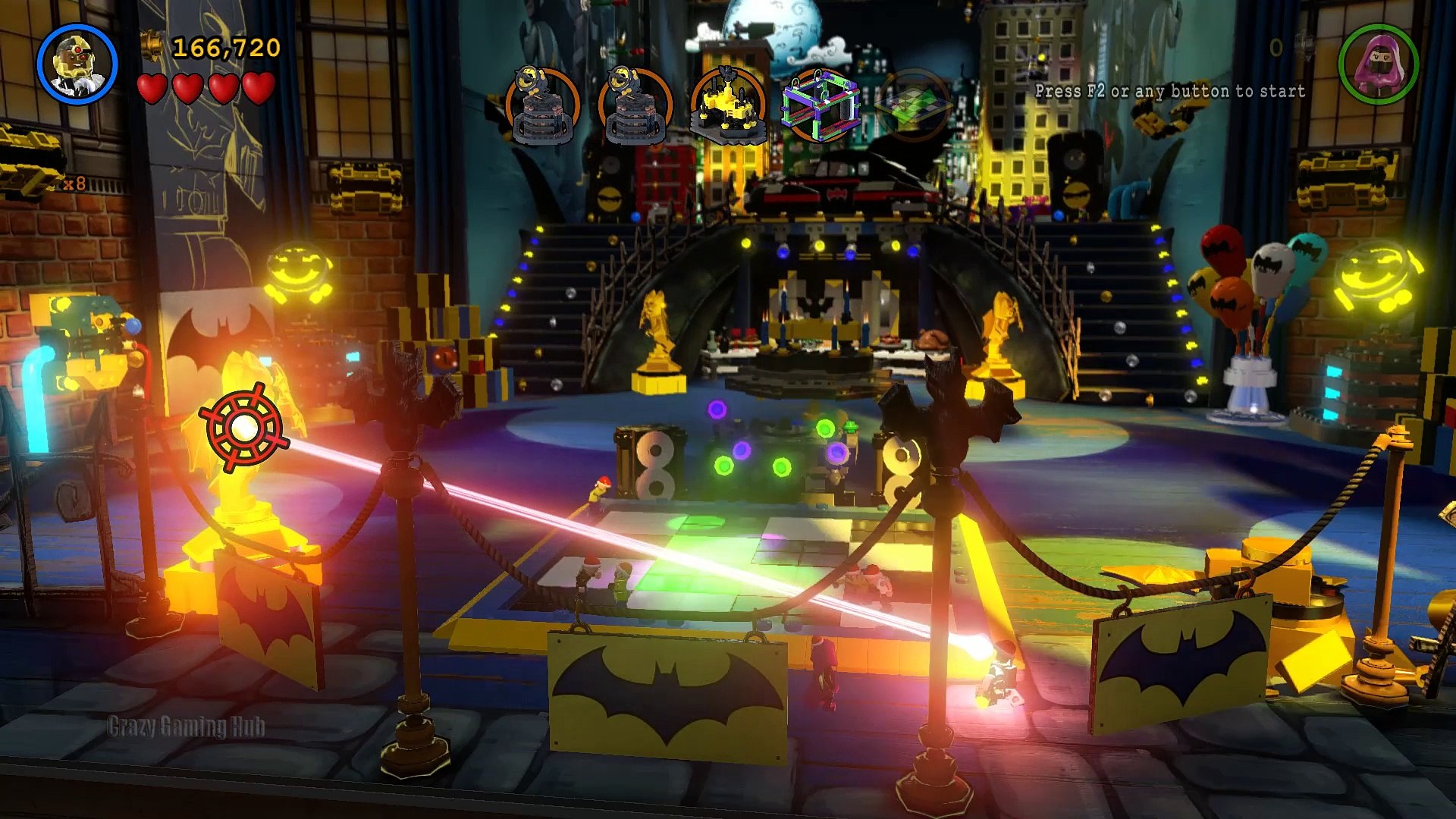The image size is (1456, 819).
Task: Choose the purple and green cage icon
Action: point(821,106)
